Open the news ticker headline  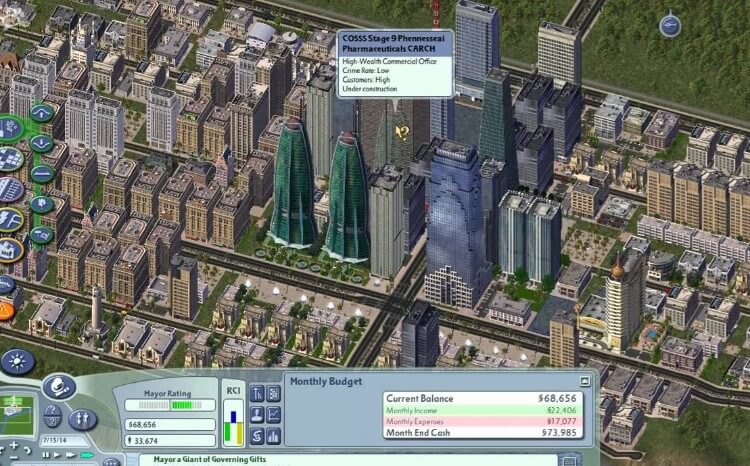[x=200, y=461]
